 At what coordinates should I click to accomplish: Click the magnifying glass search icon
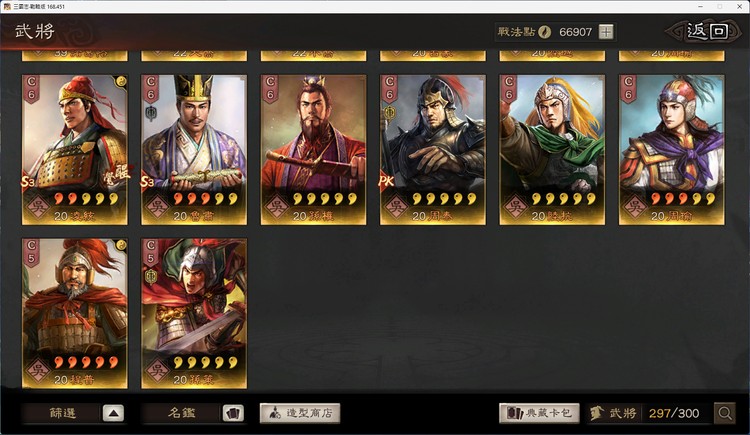(724, 413)
